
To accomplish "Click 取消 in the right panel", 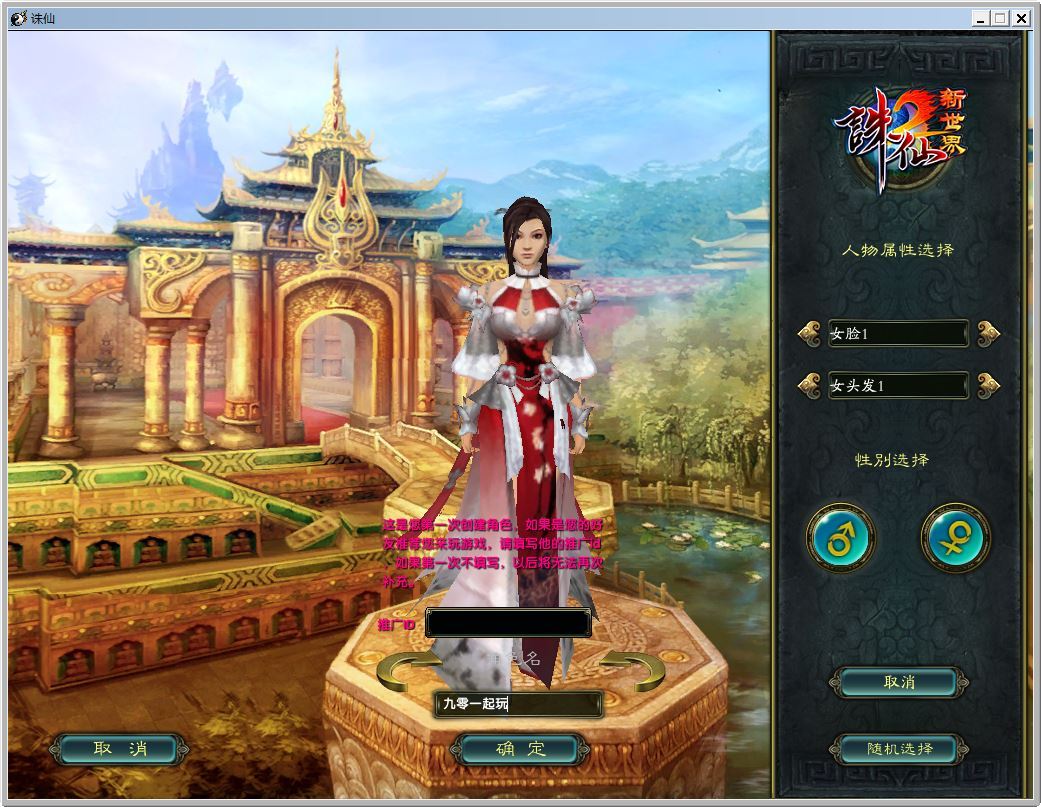I will [899, 682].
